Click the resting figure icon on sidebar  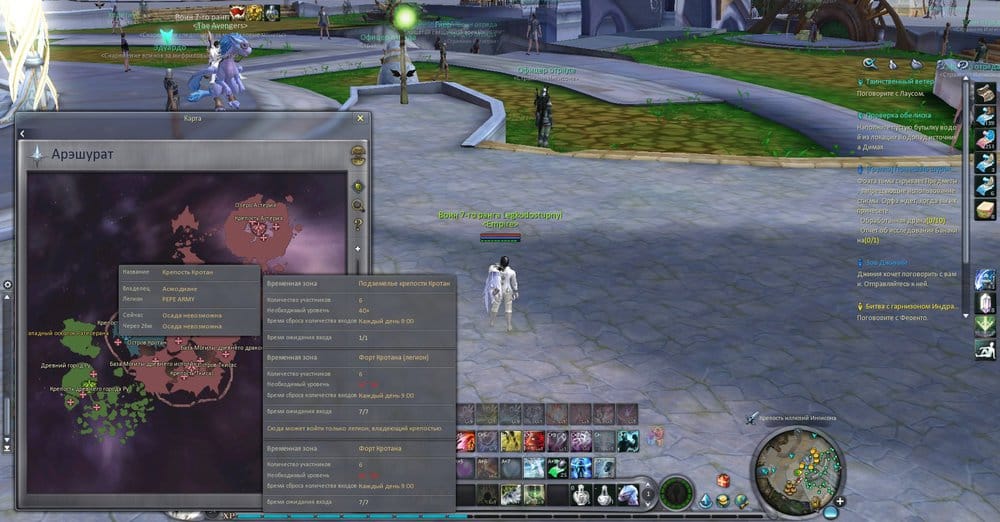[985, 350]
